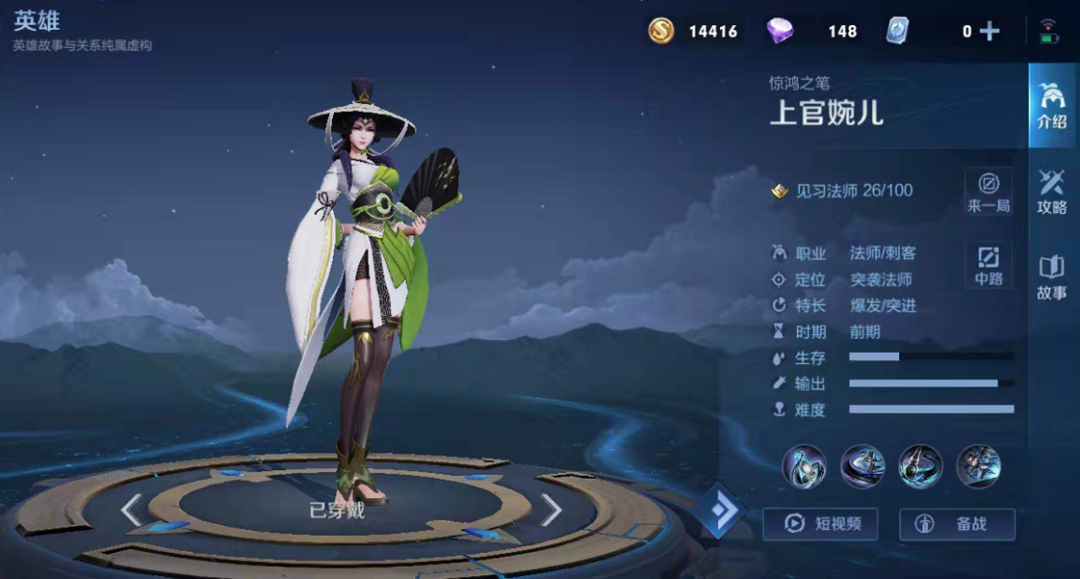Open the 备战 preparation button

tap(957, 523)
